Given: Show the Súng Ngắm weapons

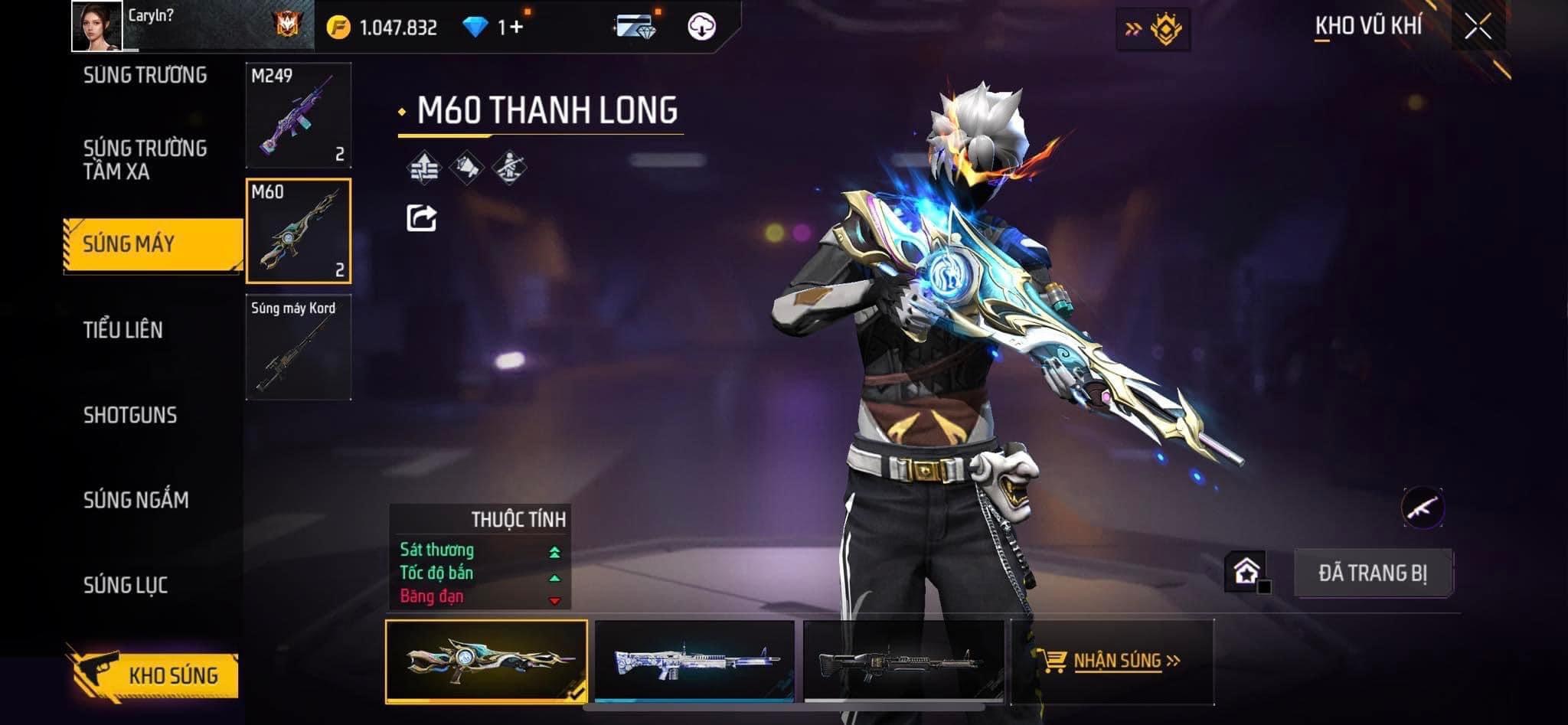Looking at the screenshot, I should click(x=136, y=500).
